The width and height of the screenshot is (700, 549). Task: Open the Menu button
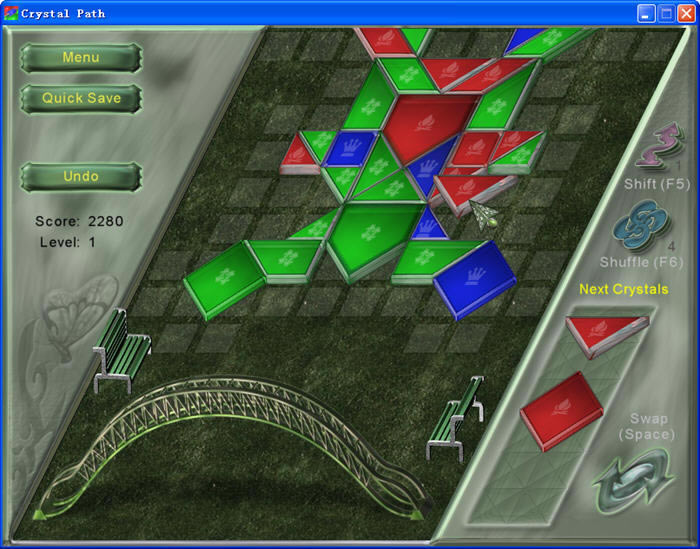click(x=81, y=58)
